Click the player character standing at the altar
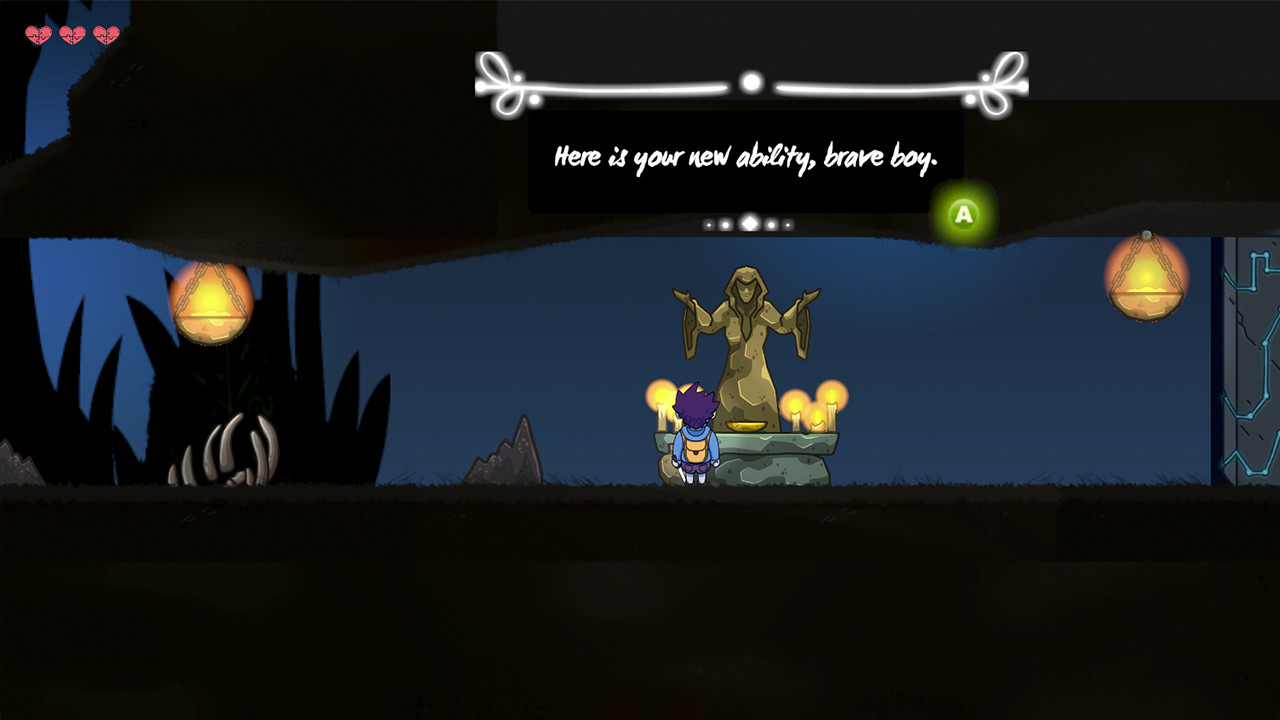 (696, 440)
